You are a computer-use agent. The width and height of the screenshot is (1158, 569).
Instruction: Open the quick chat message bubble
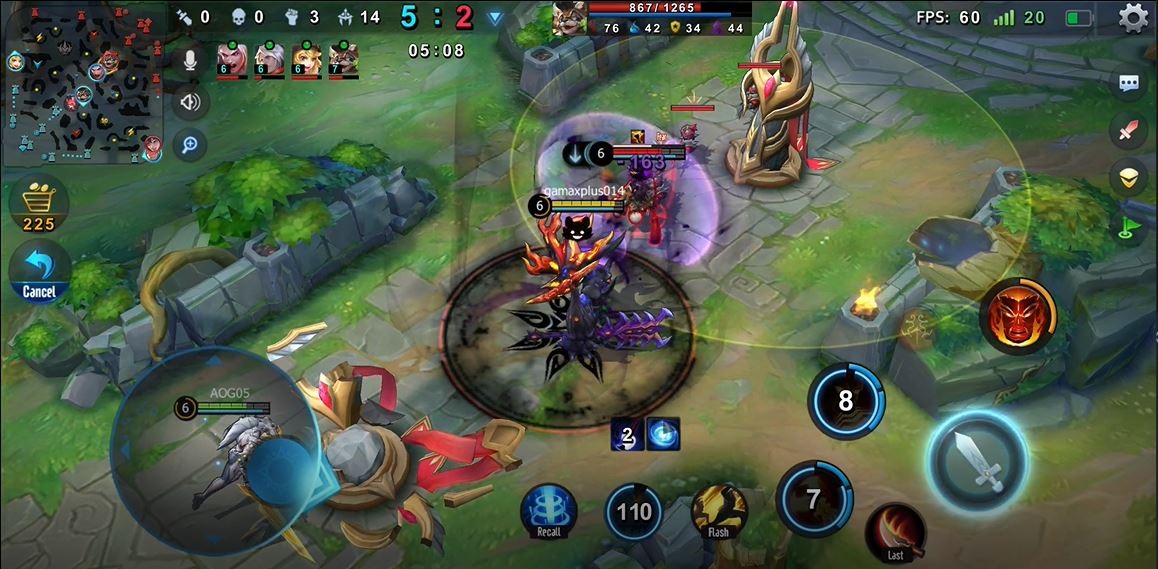click(1129, 83)
